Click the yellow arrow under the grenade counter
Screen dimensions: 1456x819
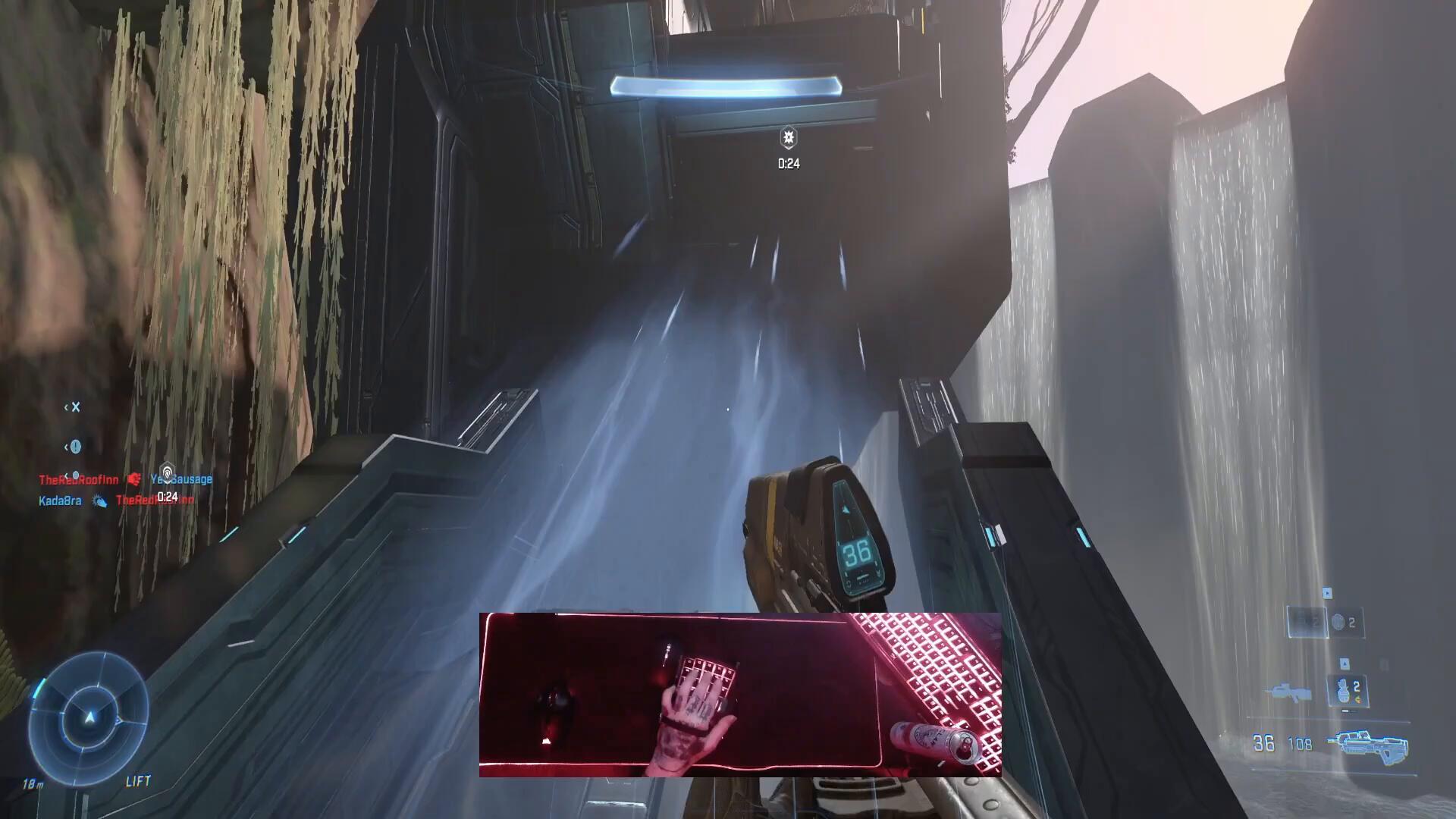(x=1357, y=698)
